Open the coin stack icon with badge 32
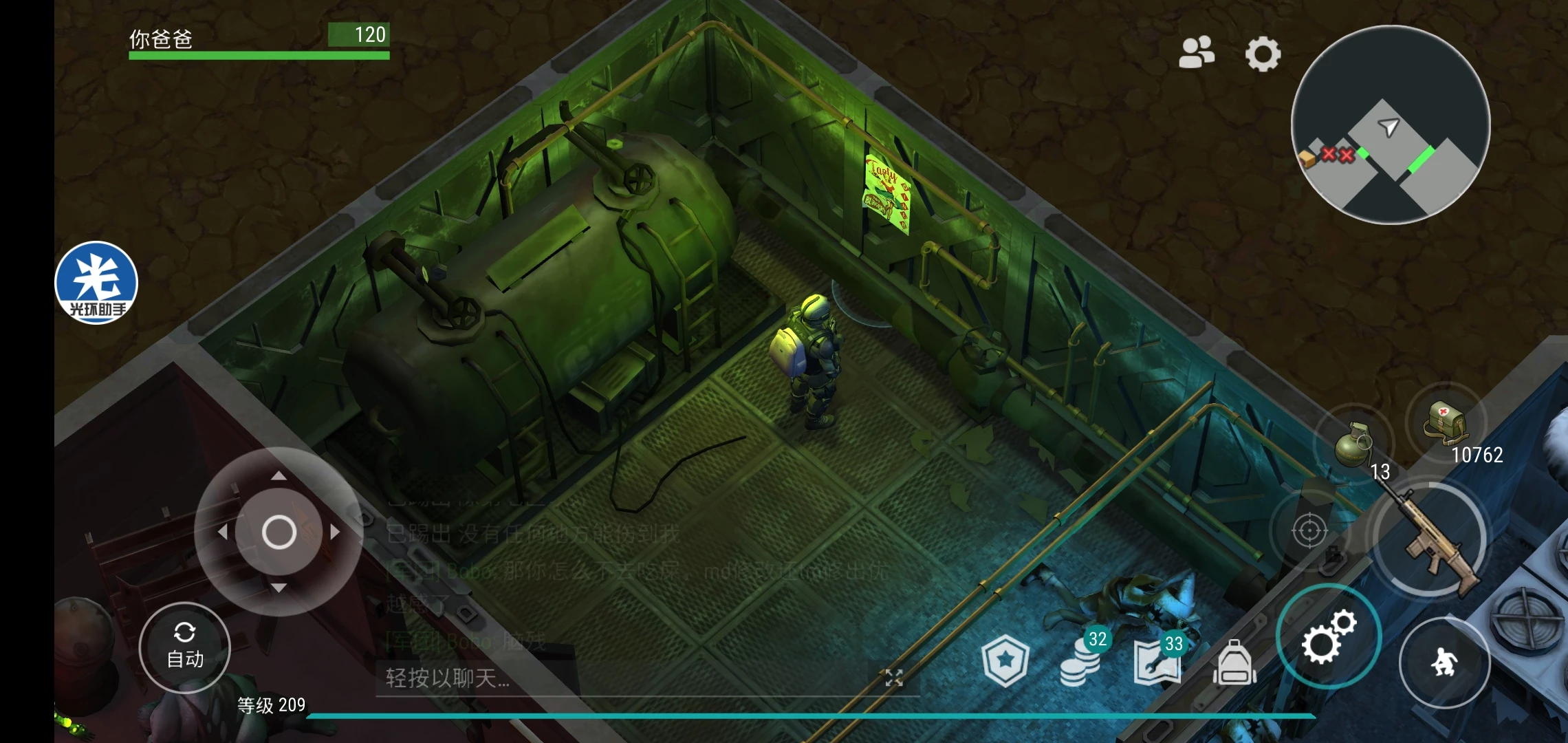This screenshot has width=1568, height=743. coord(1082,660)
